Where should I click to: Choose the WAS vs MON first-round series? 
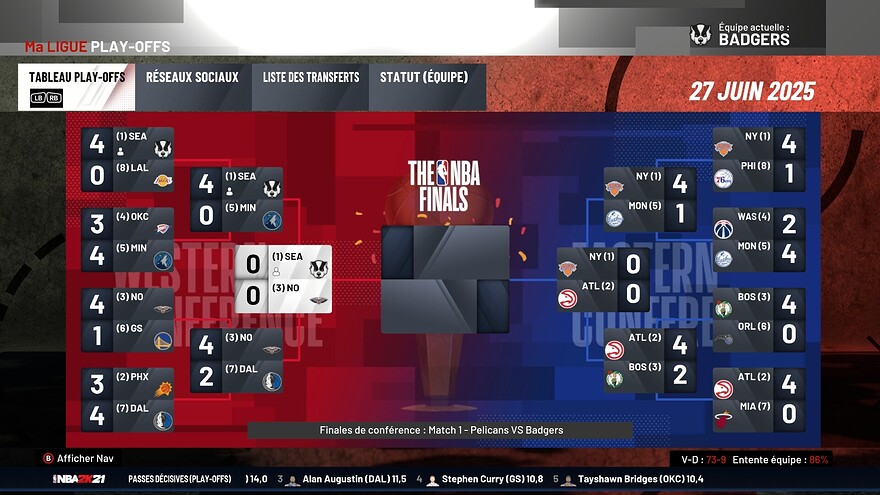pyautogui.click(x=759, y=240)
